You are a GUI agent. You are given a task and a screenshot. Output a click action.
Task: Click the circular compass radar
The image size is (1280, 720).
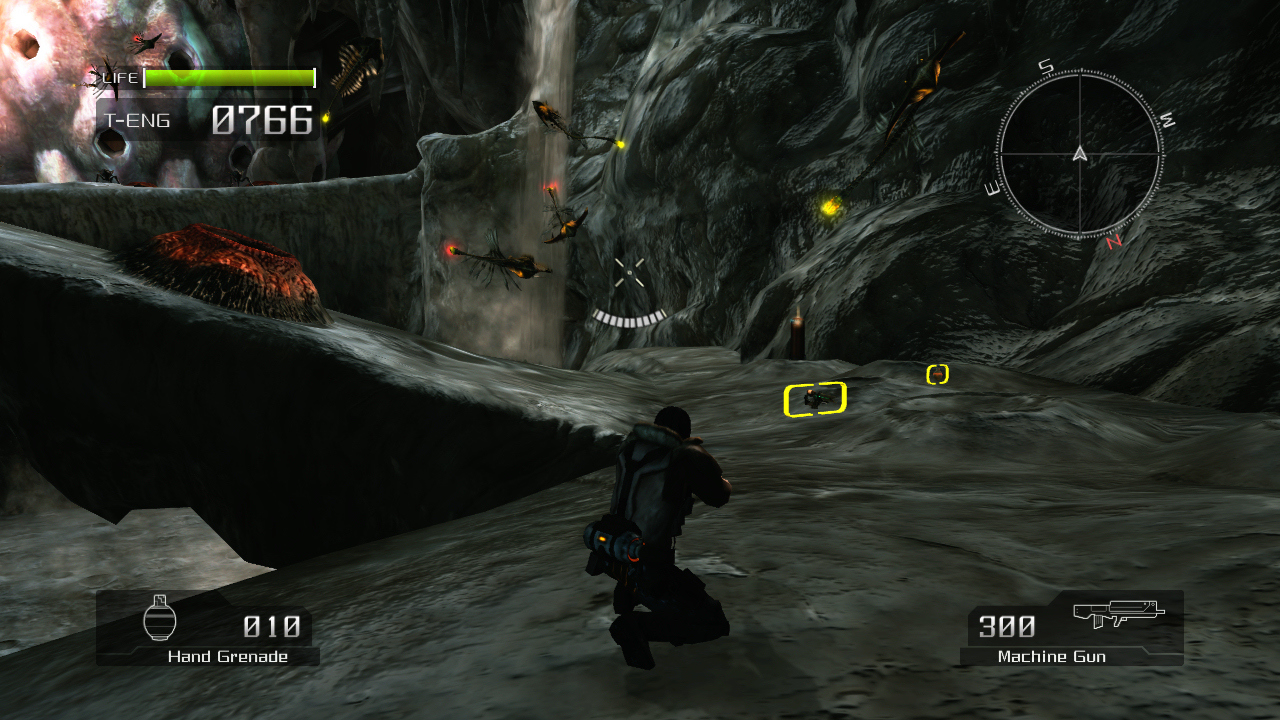pos(1079,154)
